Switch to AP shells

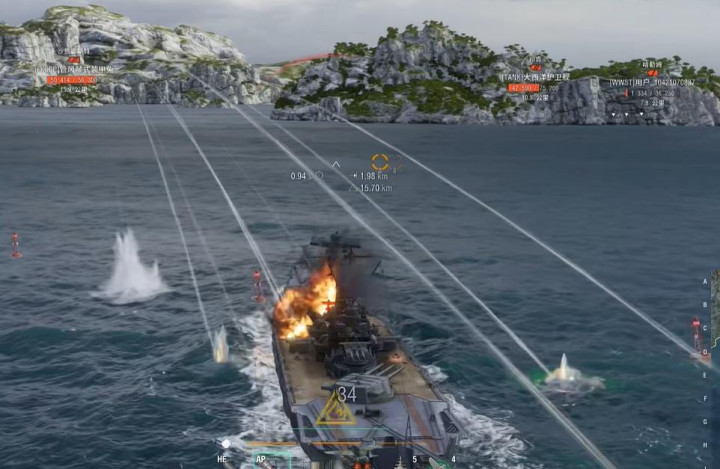[x=261, y=459]
